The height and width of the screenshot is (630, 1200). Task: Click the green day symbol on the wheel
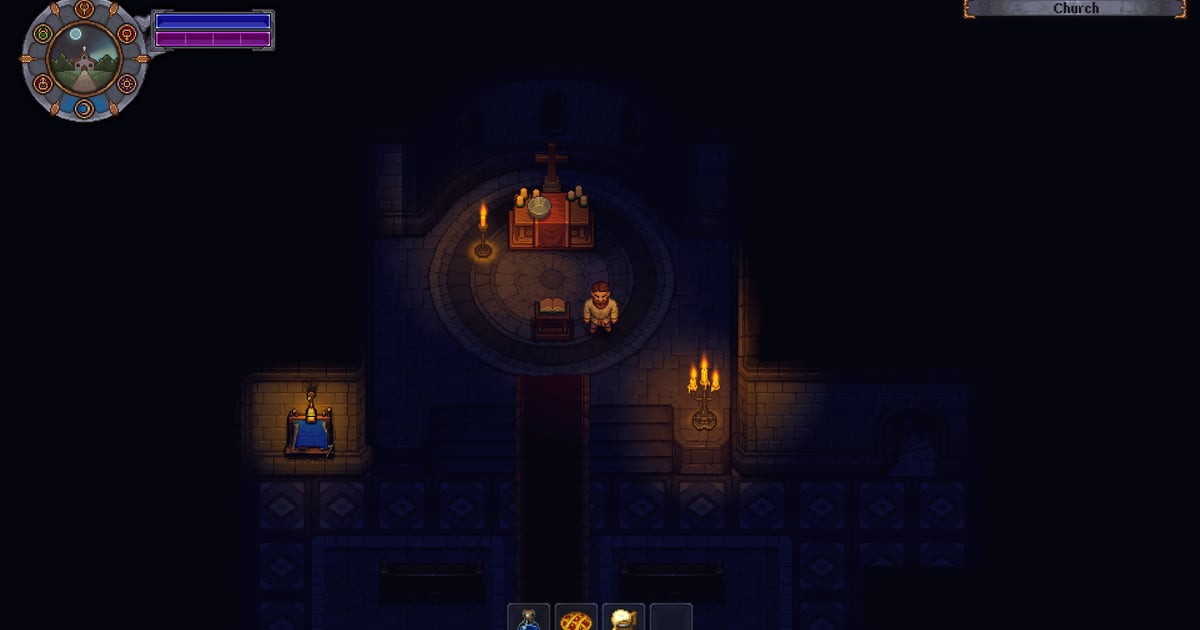pos(42,34)
